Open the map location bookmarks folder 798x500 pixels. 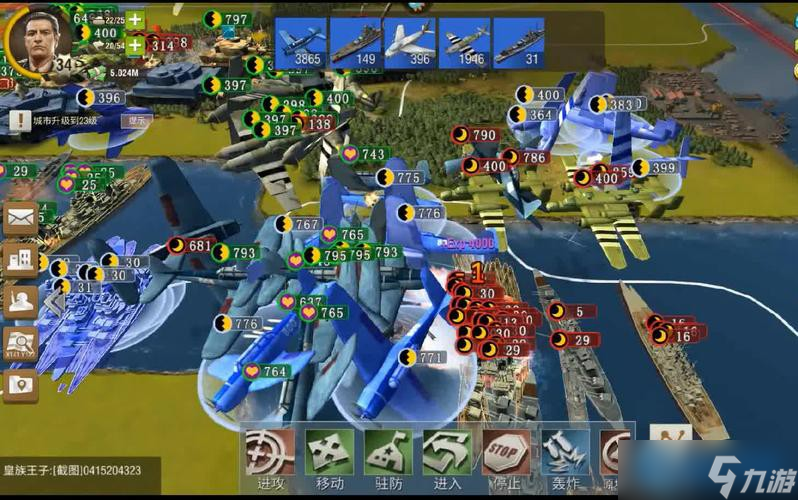pyautogui.click(x=20, y=385)
